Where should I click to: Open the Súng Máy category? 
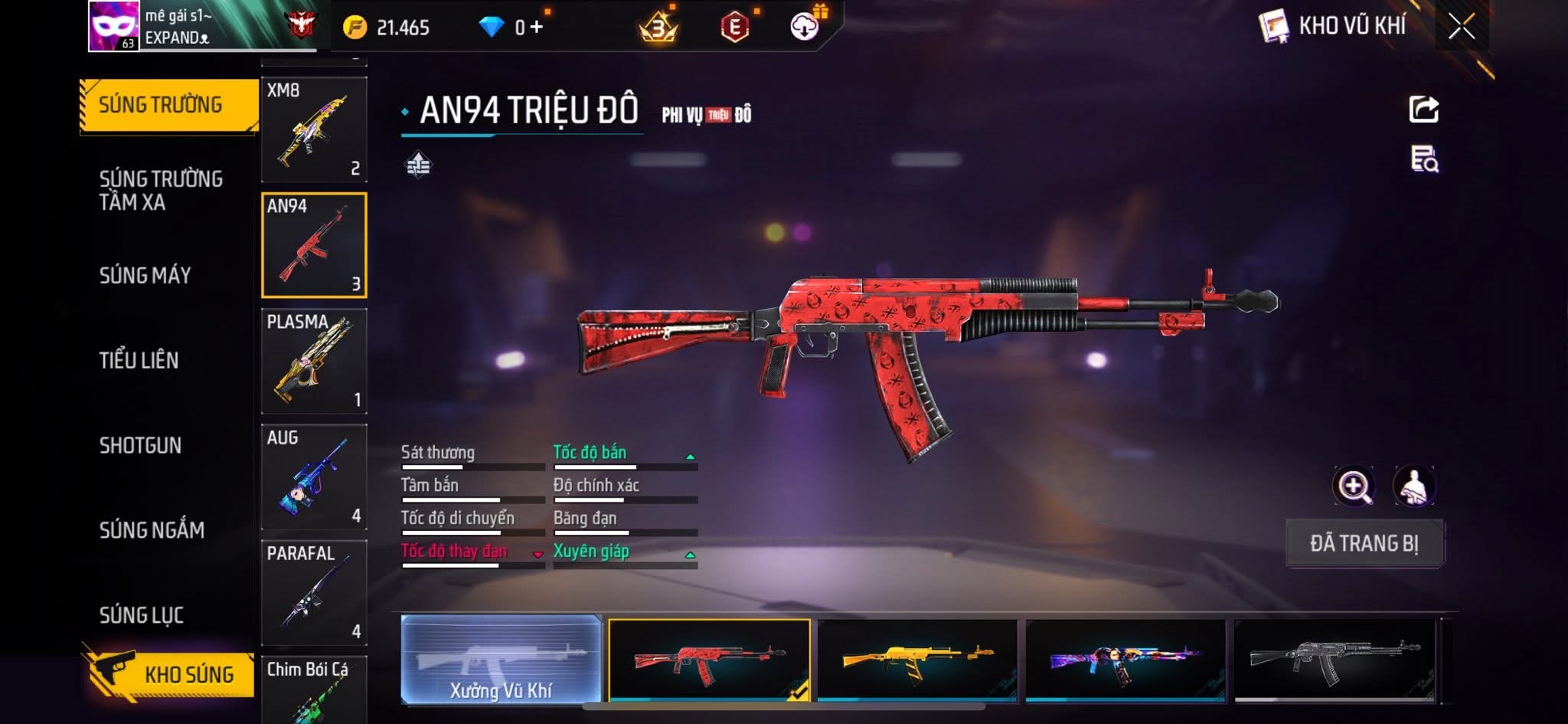145,275
